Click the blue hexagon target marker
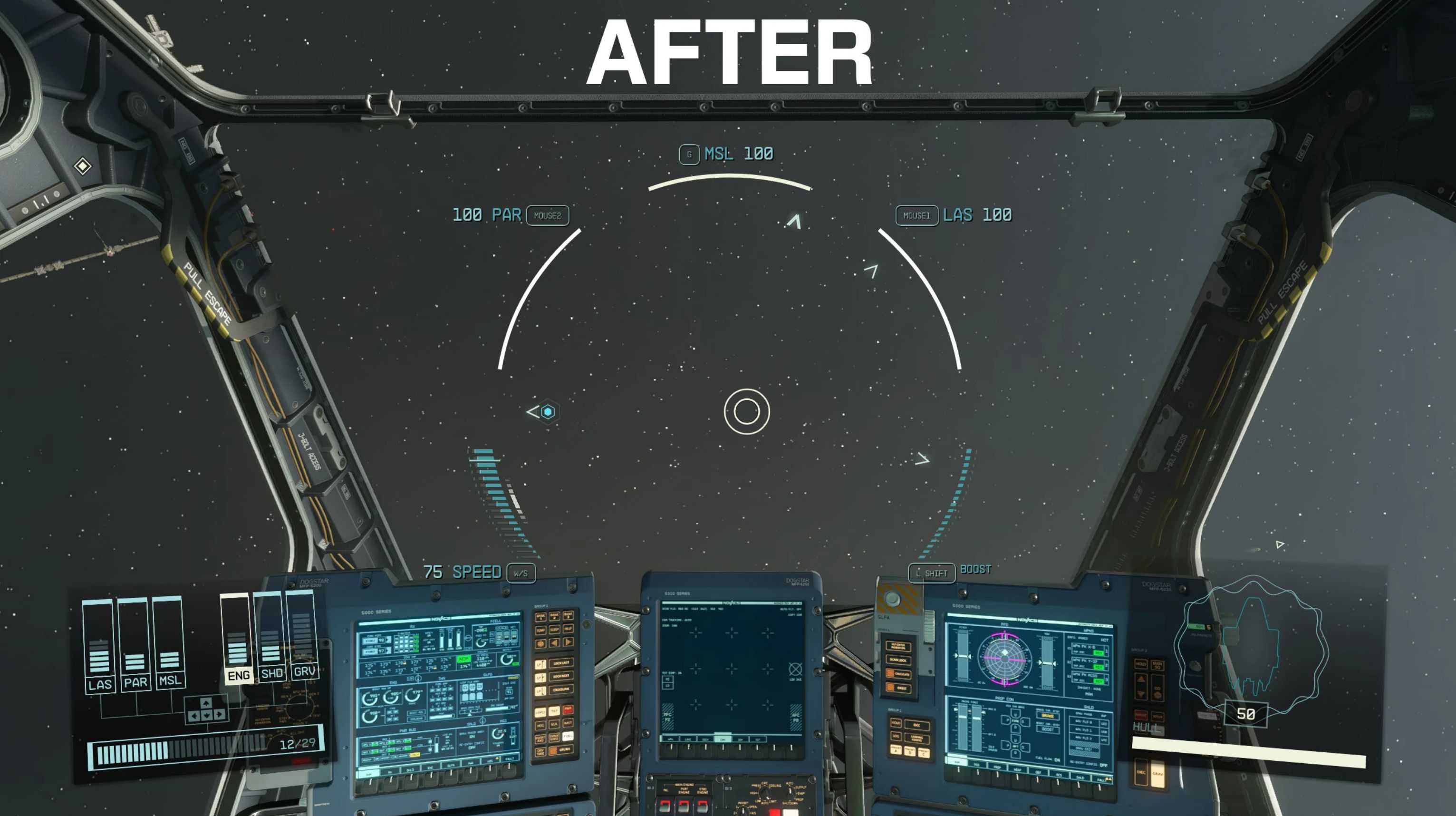 547,412
